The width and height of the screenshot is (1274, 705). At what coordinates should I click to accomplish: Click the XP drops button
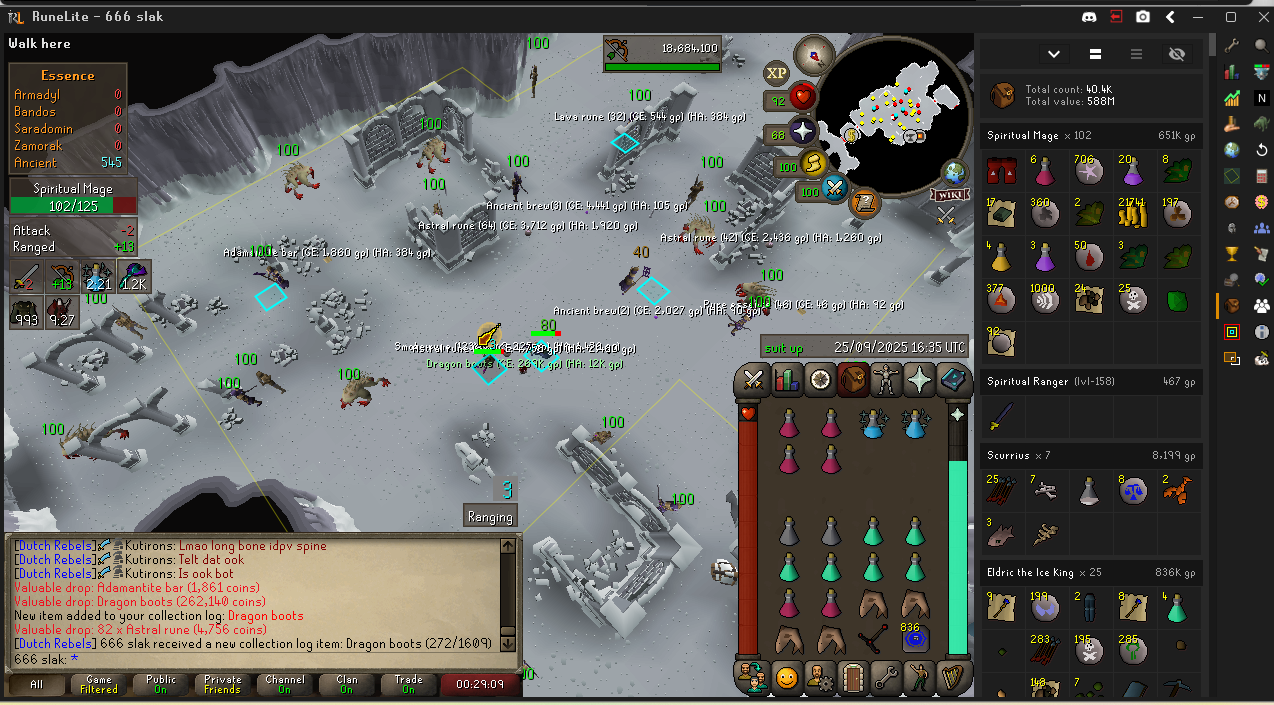click(x=777, y=73)
